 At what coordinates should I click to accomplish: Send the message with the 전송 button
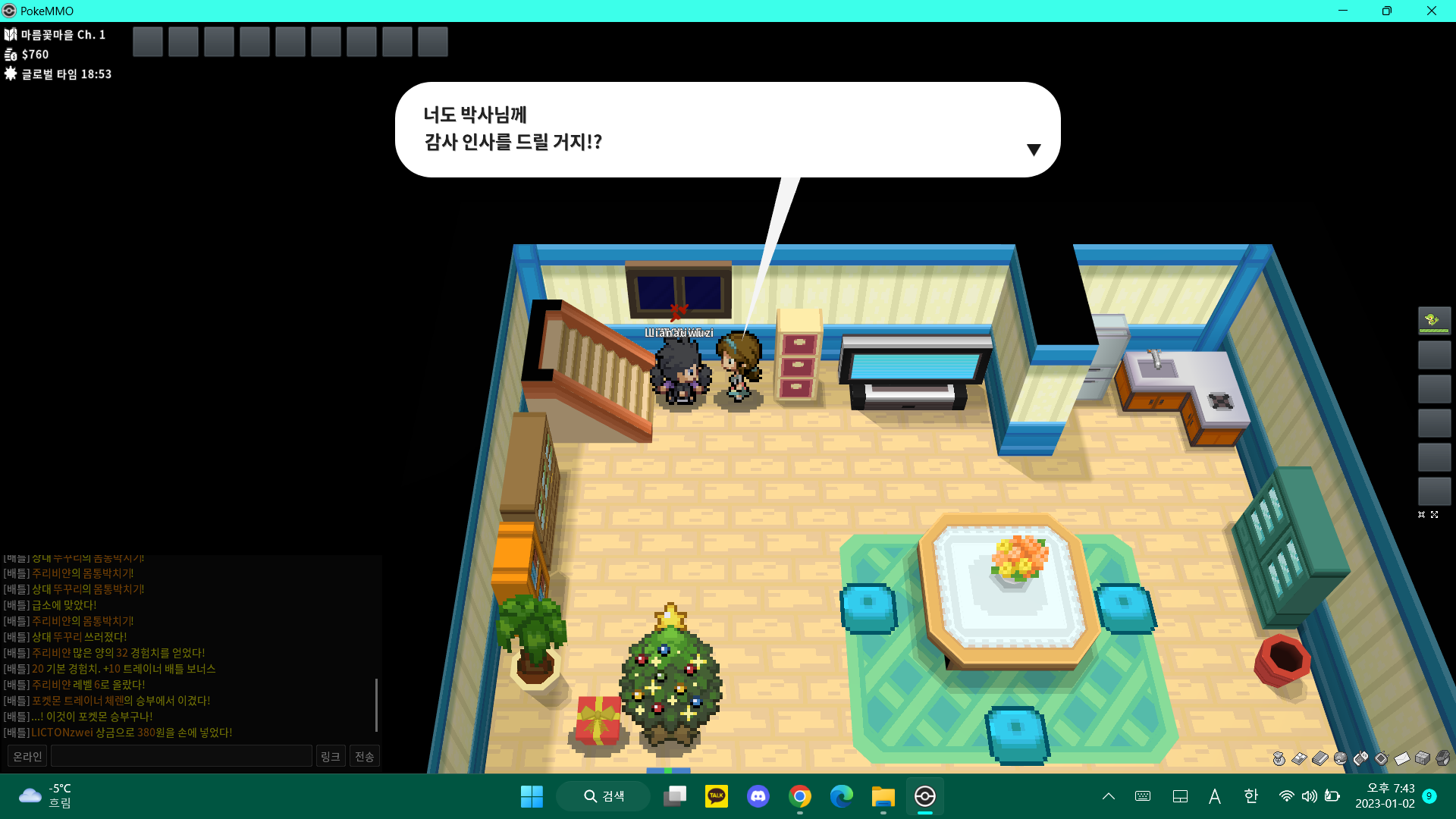click(365, 756)
